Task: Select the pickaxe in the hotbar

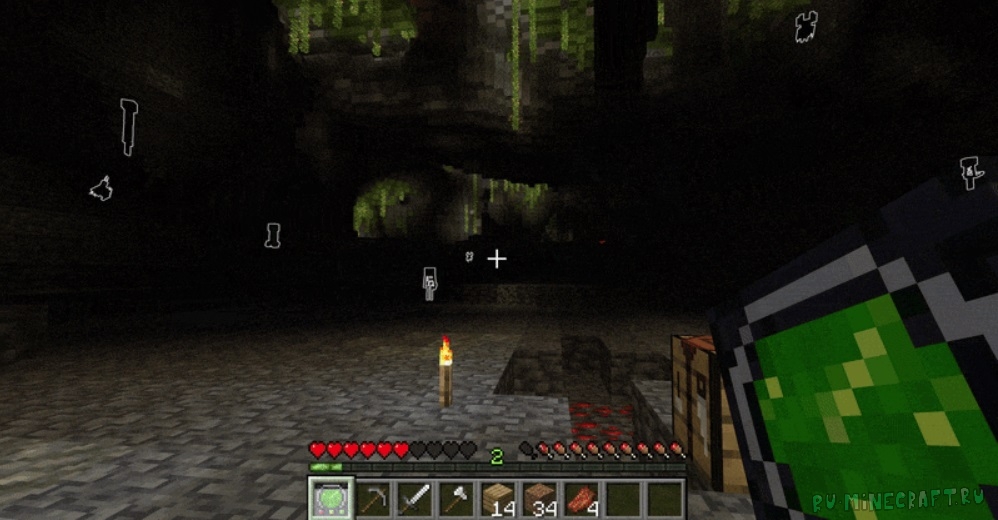Action: click(x=372, y=497)
